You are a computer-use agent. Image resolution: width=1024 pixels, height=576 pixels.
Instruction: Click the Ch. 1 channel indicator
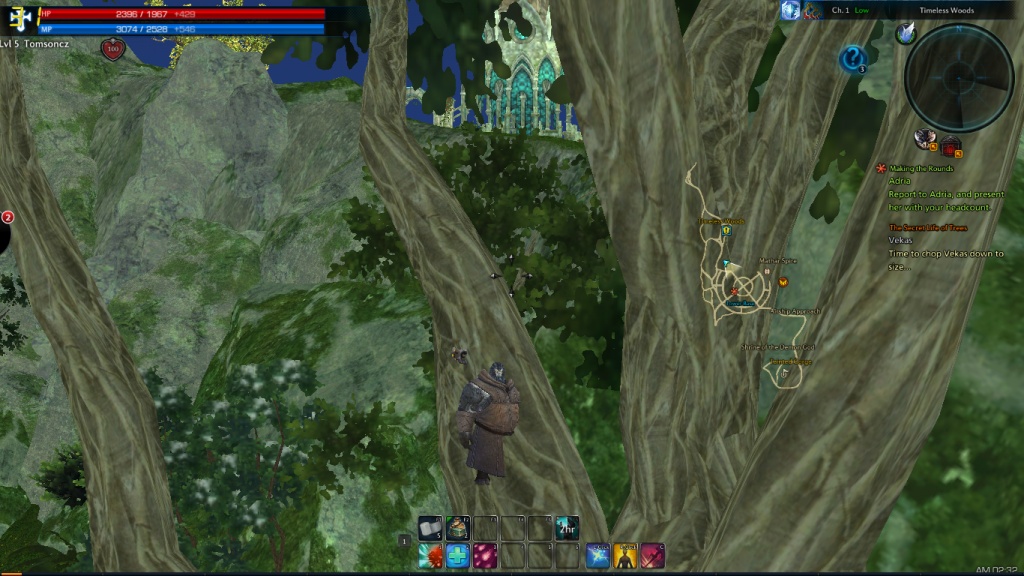coord(841,10)
